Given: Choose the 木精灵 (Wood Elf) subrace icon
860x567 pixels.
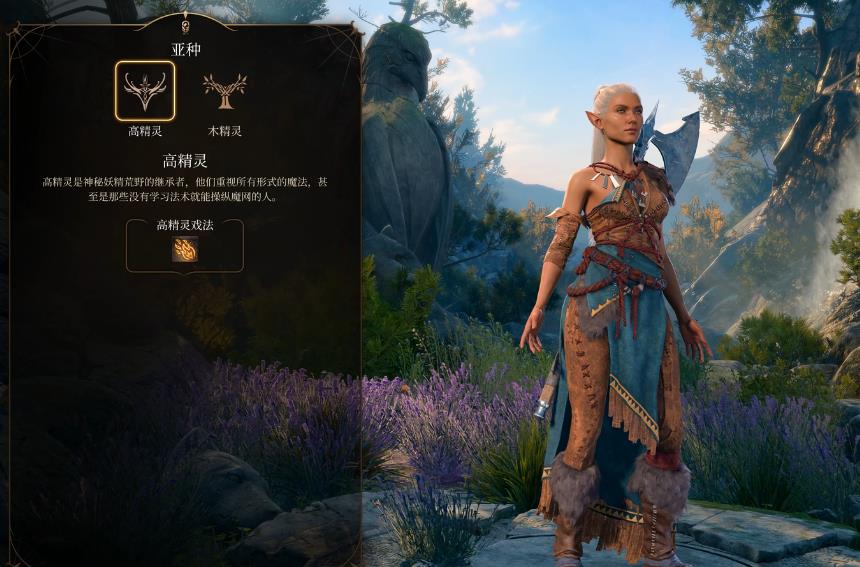Looking at the screenshot, I should click(x=225, y=91).
